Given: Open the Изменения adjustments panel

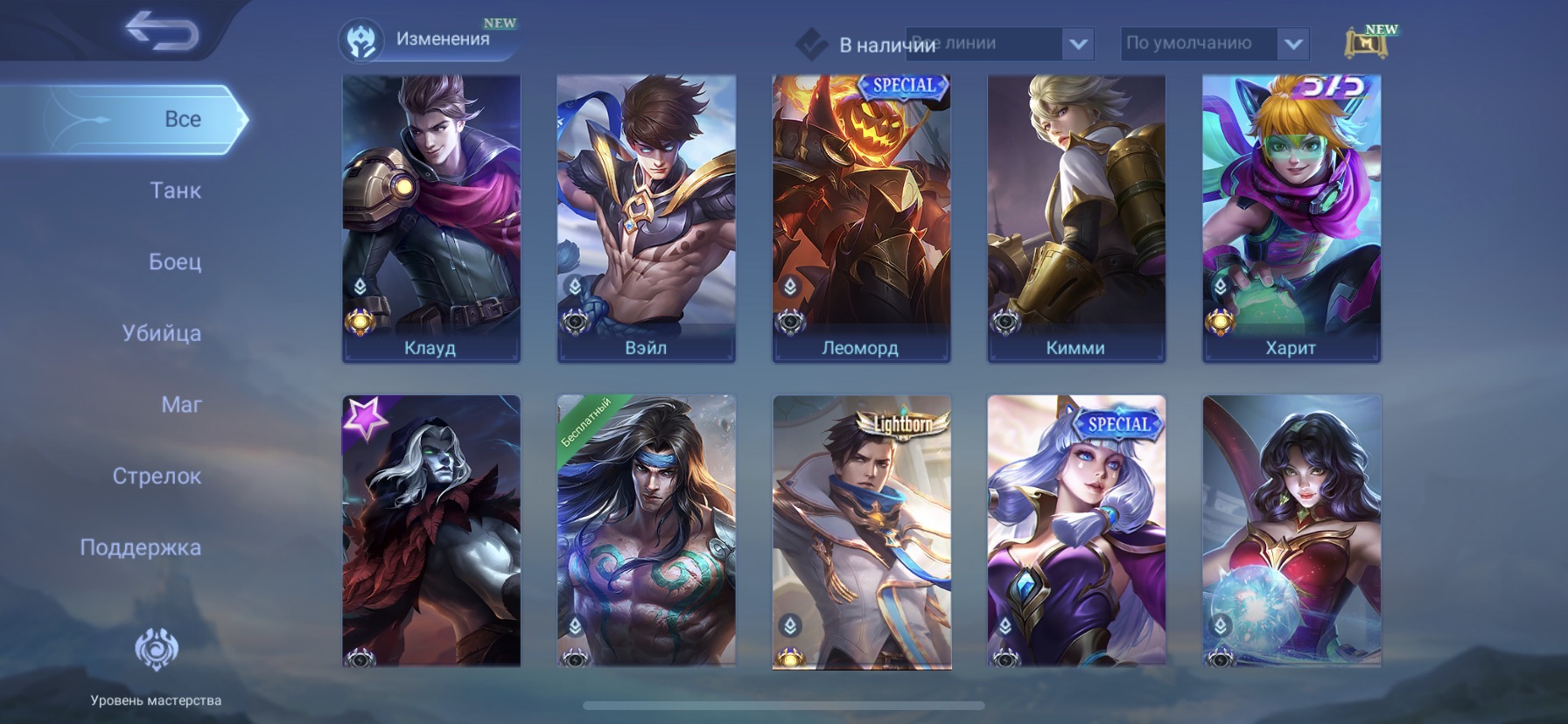Looking at the screenshot, I should (x=427, y=40).
